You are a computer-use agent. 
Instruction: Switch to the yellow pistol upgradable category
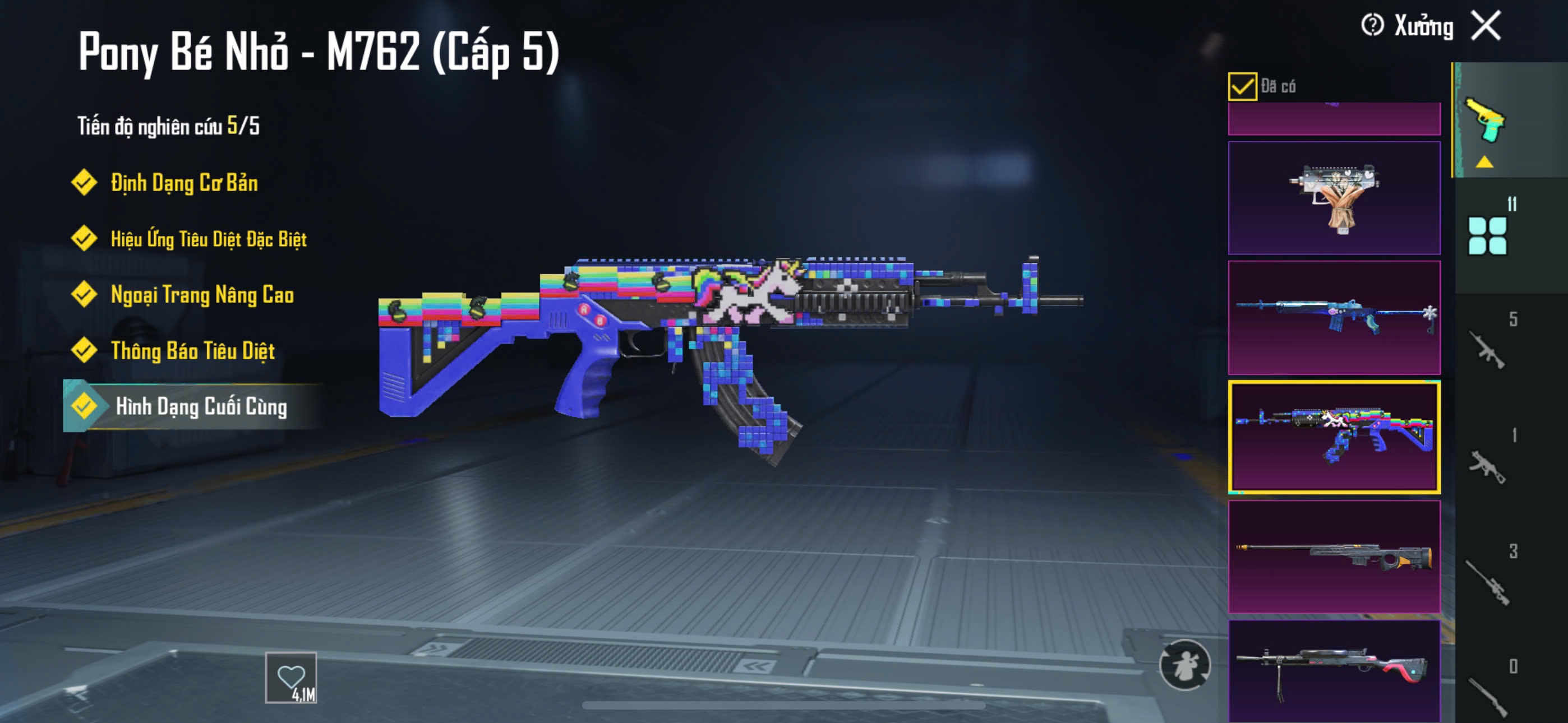coord(1486,122)
